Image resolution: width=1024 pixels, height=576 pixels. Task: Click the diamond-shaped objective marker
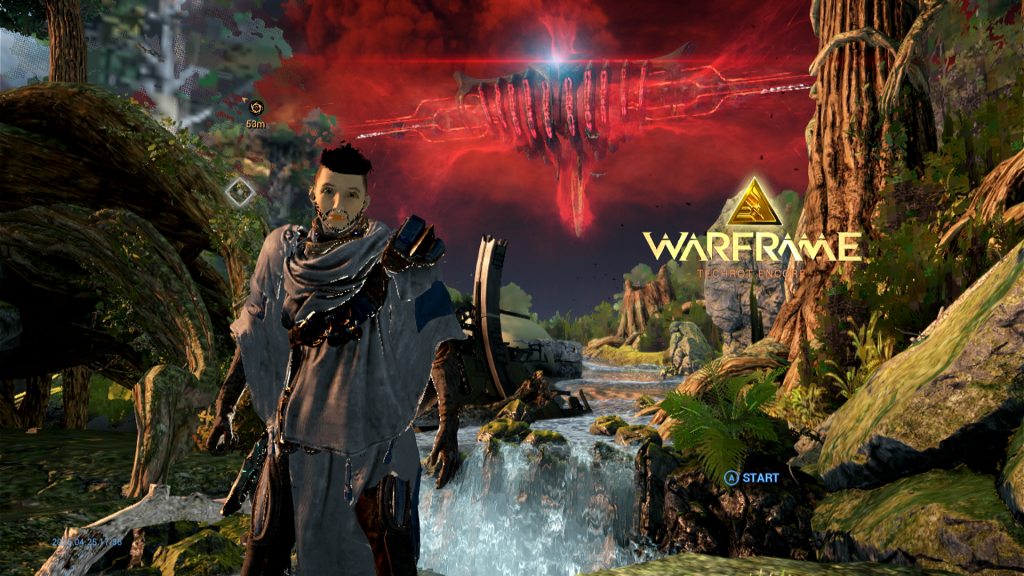[240, 192]
